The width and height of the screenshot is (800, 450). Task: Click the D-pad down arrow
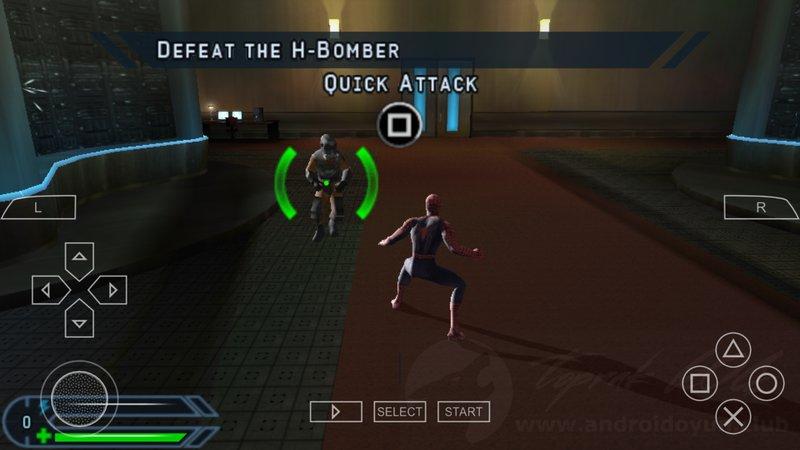(79, 320)
